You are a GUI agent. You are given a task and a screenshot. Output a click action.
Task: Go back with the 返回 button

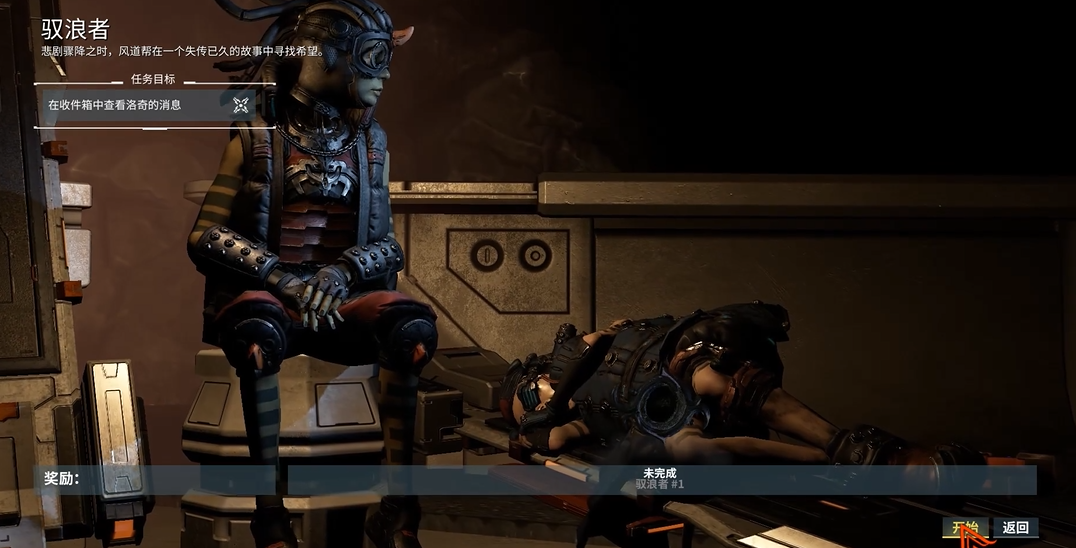pyautogui.click(x=1015, y=527)
